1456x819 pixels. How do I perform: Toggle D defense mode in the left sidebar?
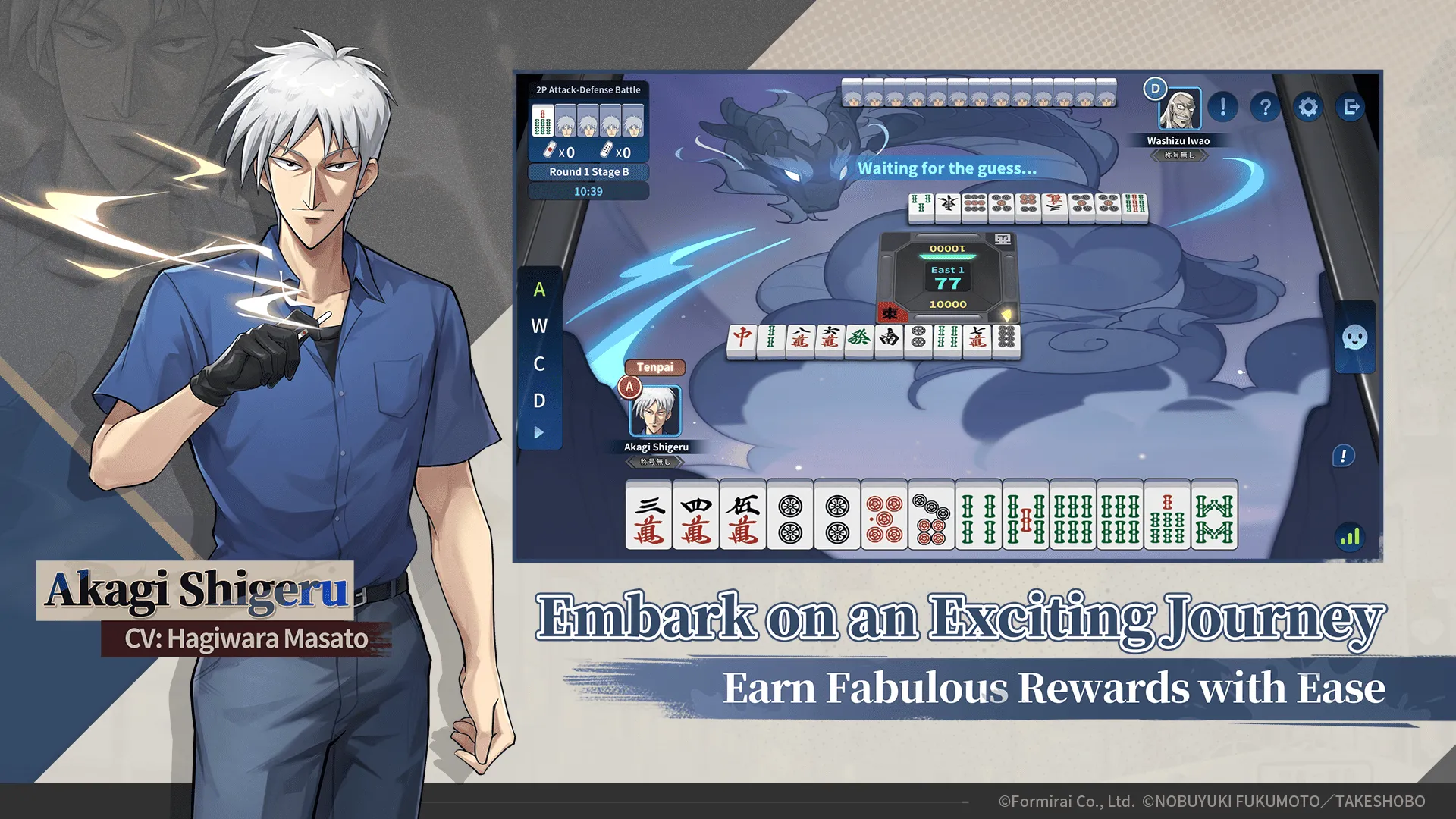click(x=539, y=400)
